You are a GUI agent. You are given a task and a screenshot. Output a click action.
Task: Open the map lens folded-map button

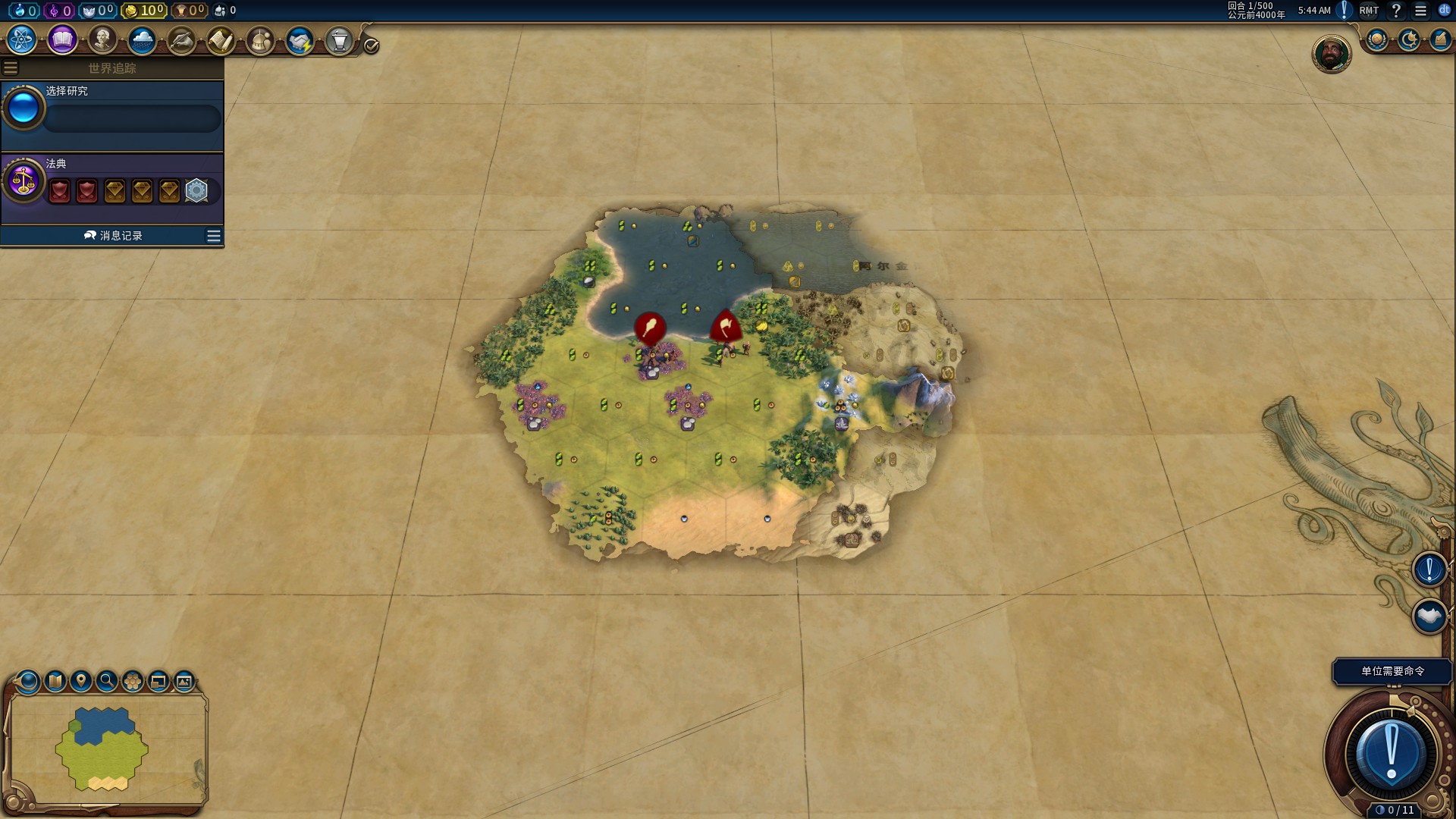pyautogui.click(x=55, y=681)
